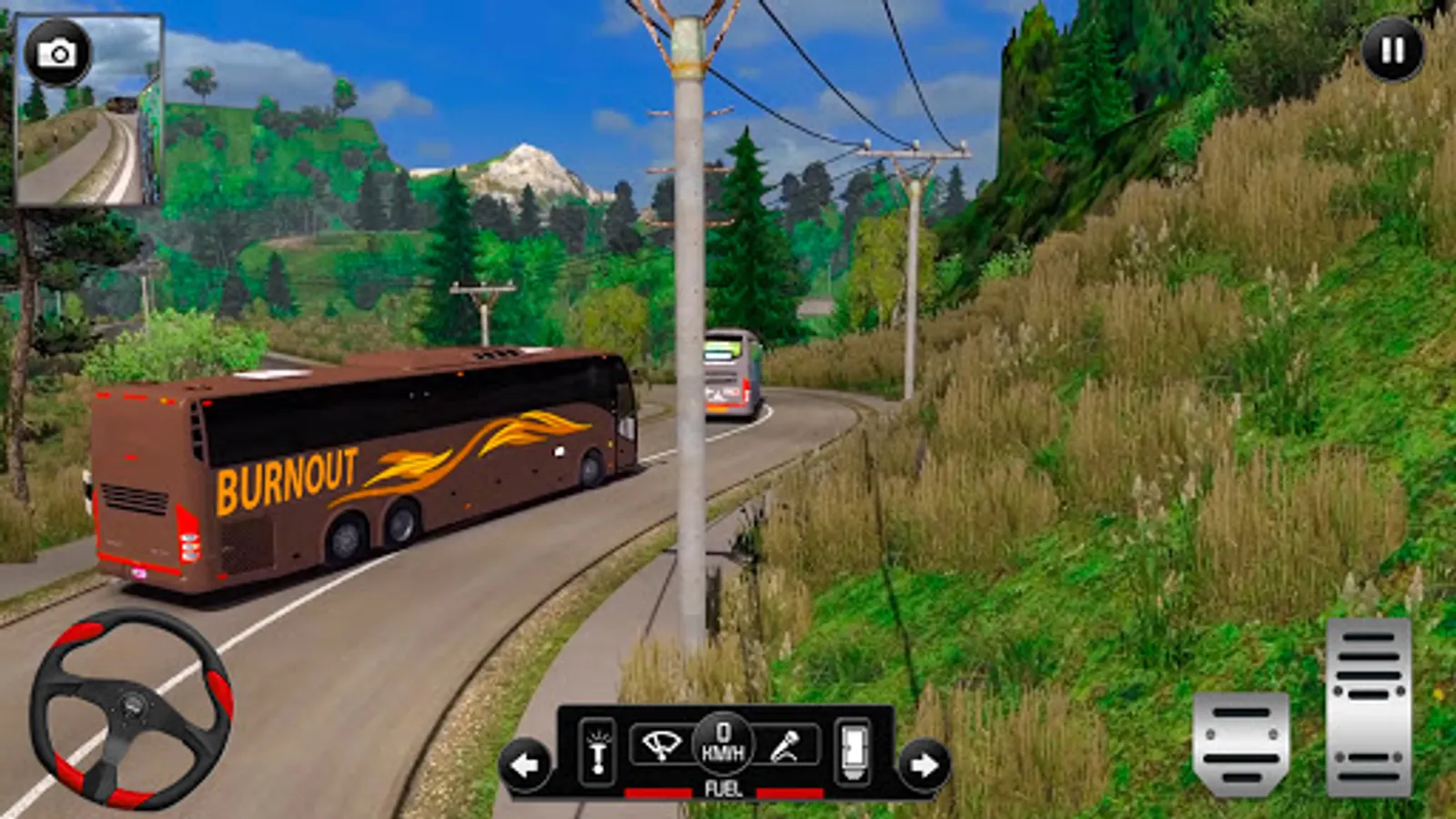Toggle the headlight lever icon
Image resolution: width=1456 pixels, height=819 pixels.
pos(598,752)
